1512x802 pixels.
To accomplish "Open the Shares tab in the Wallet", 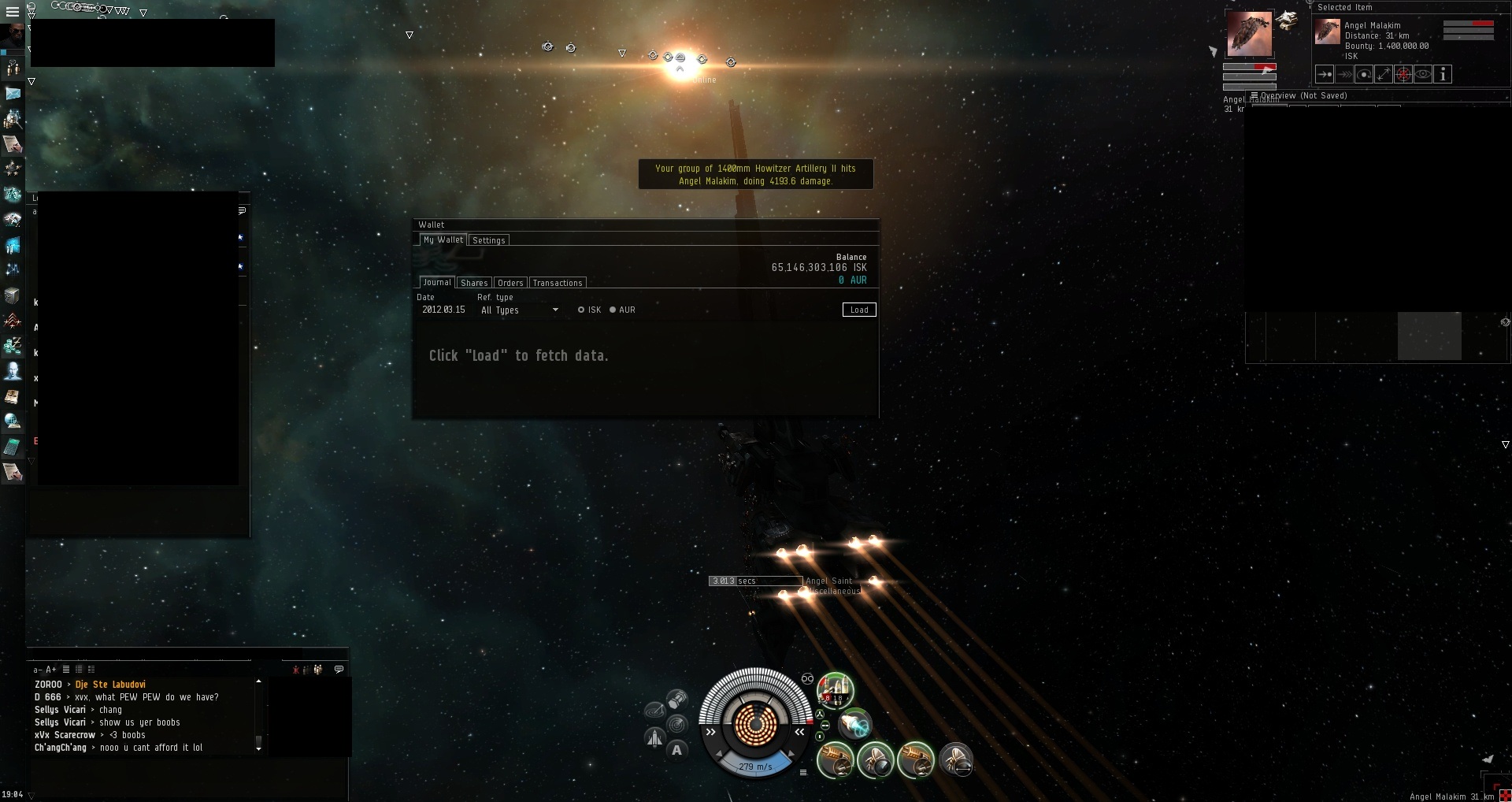I will [474, 283].
